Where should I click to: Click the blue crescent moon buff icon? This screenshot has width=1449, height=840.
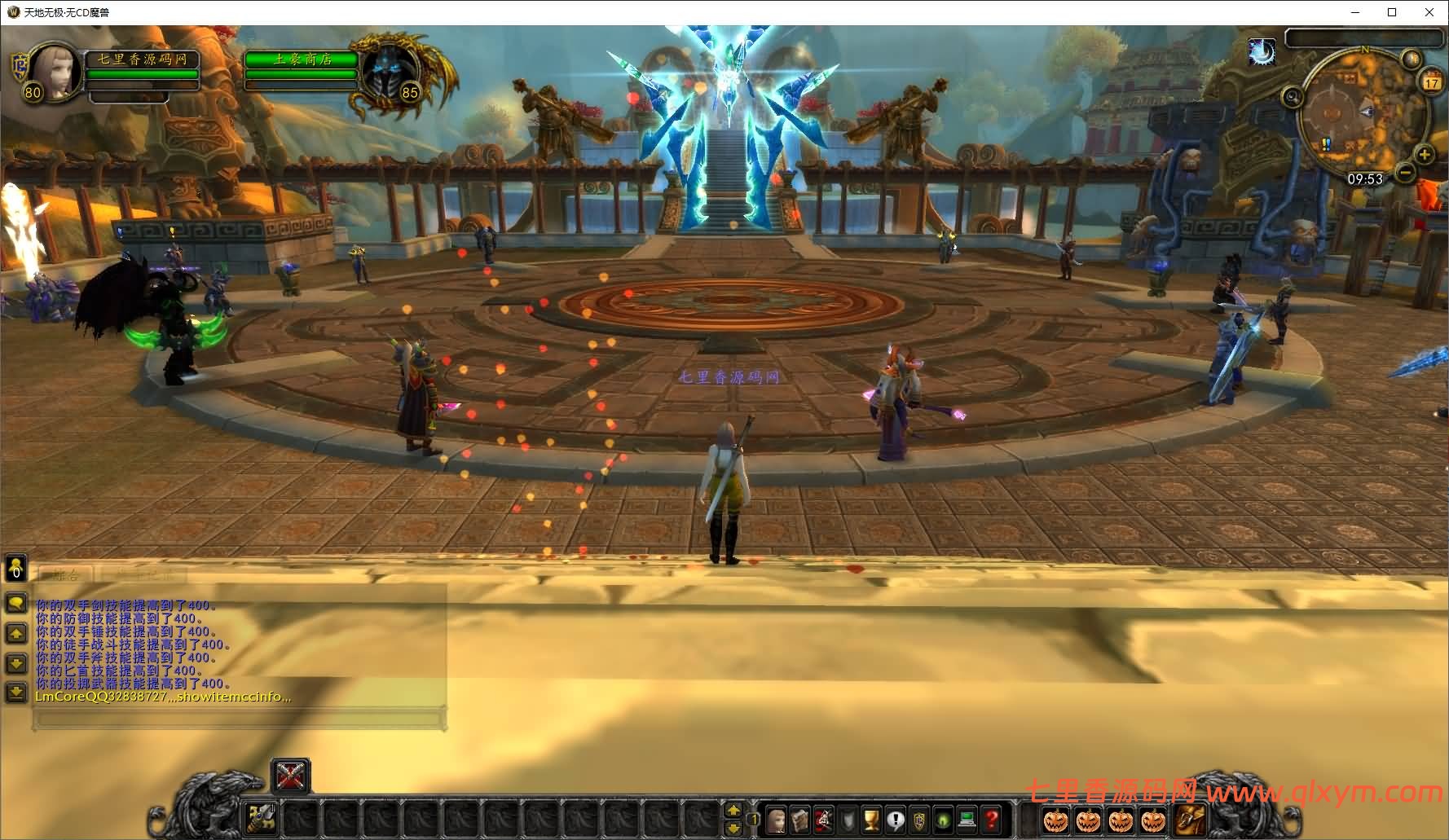tap(1262, 53)
